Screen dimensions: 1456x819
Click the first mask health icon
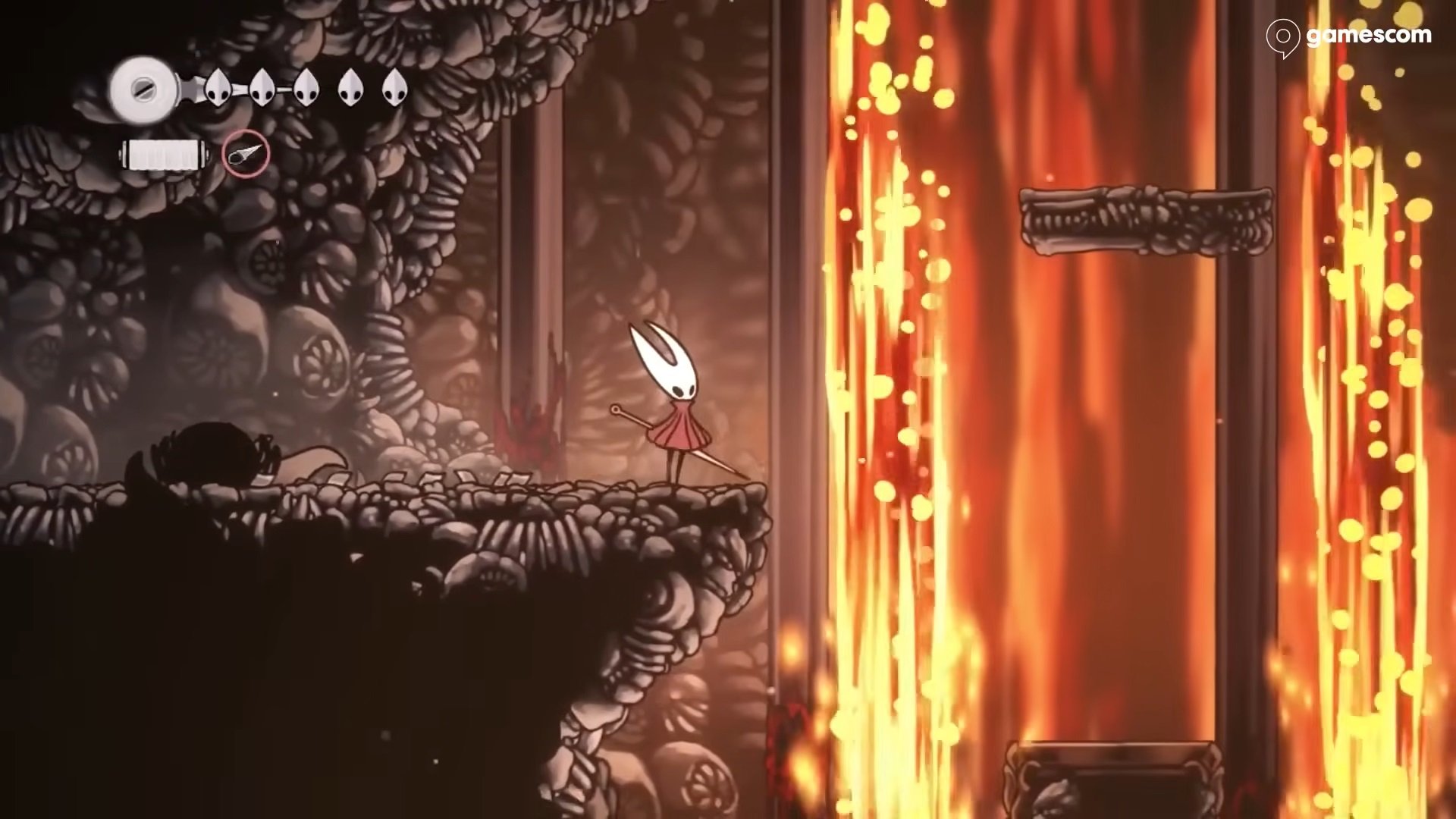tap(217, 87)
